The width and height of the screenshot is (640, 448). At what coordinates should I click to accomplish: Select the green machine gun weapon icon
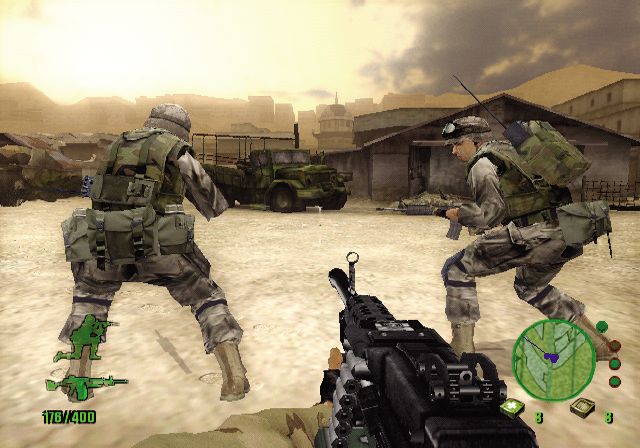coord(85,384)
